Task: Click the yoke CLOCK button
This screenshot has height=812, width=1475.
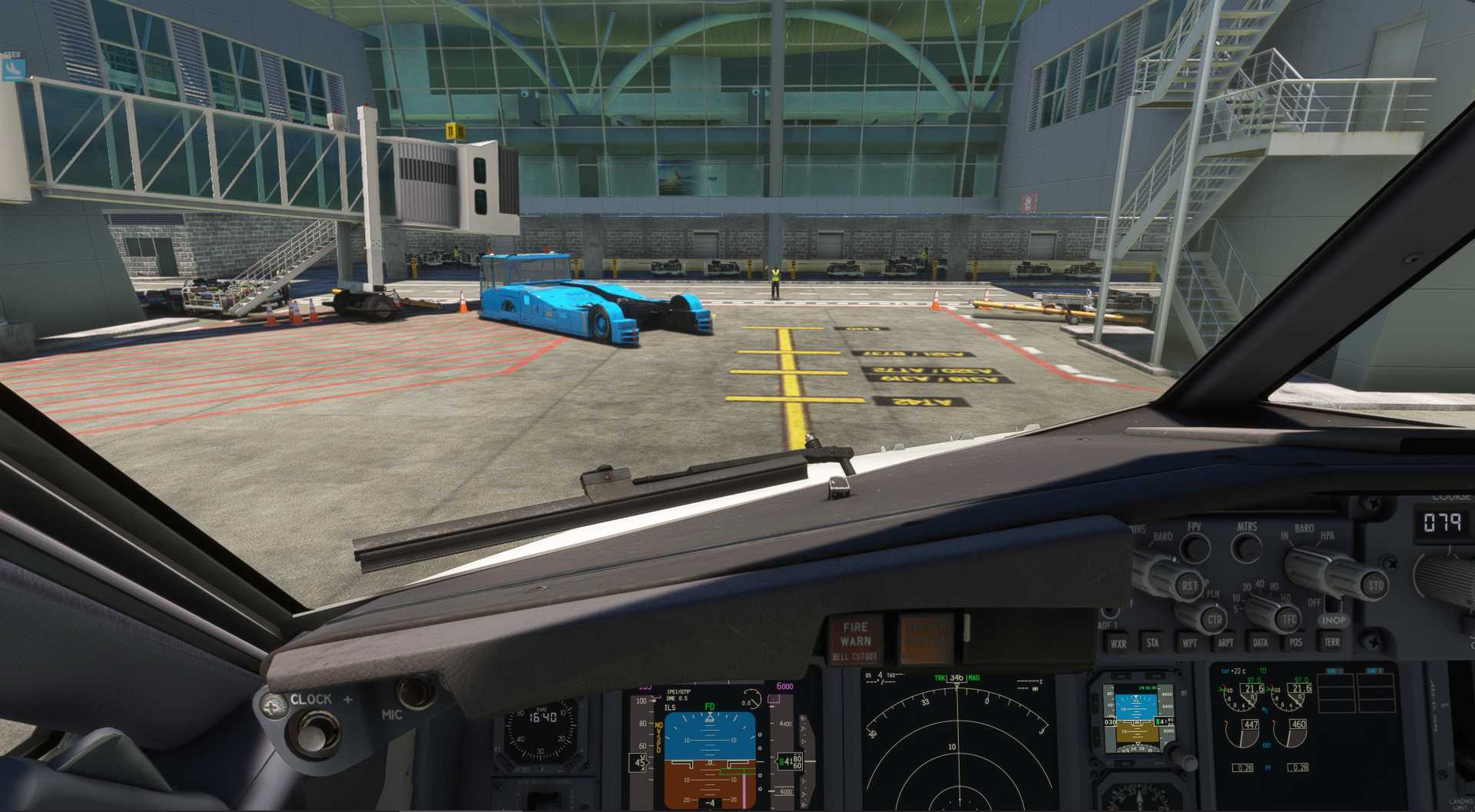Action: [311, 730]
